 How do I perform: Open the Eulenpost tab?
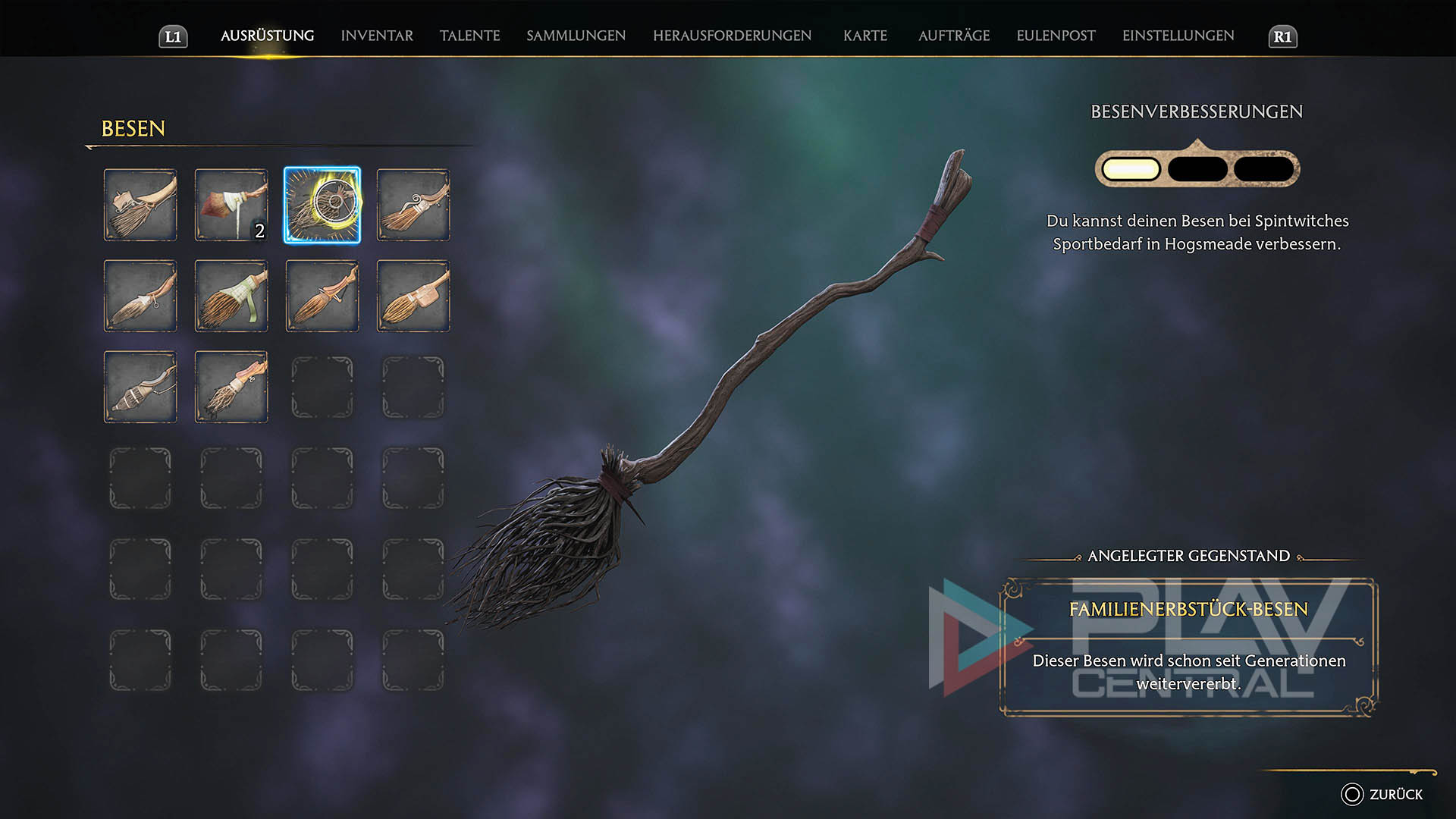point(1056,36)
